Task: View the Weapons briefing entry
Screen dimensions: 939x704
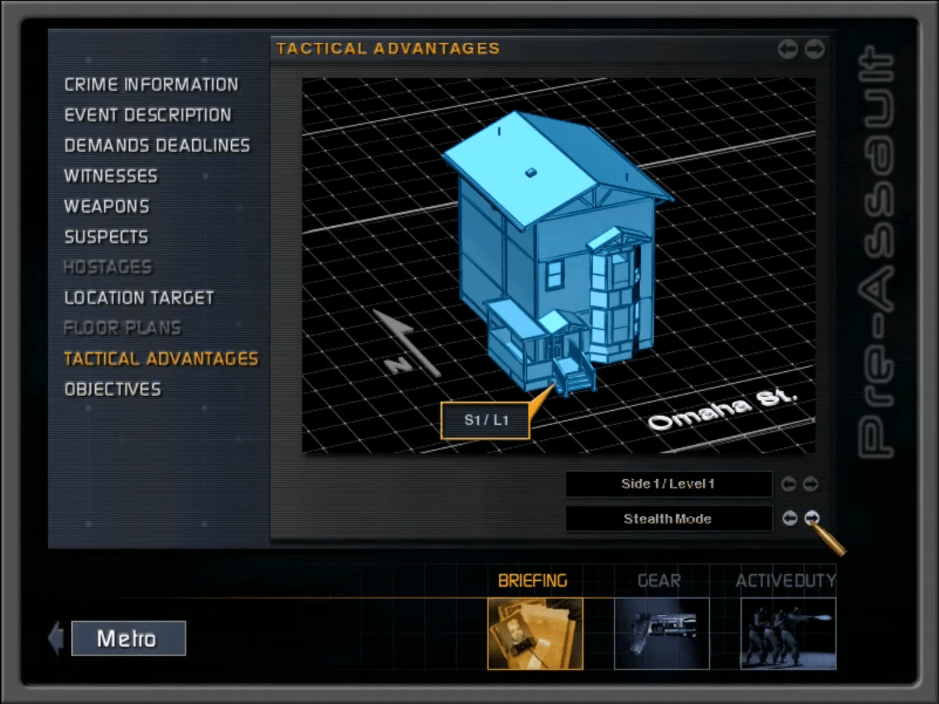Action: pos(106,207)
